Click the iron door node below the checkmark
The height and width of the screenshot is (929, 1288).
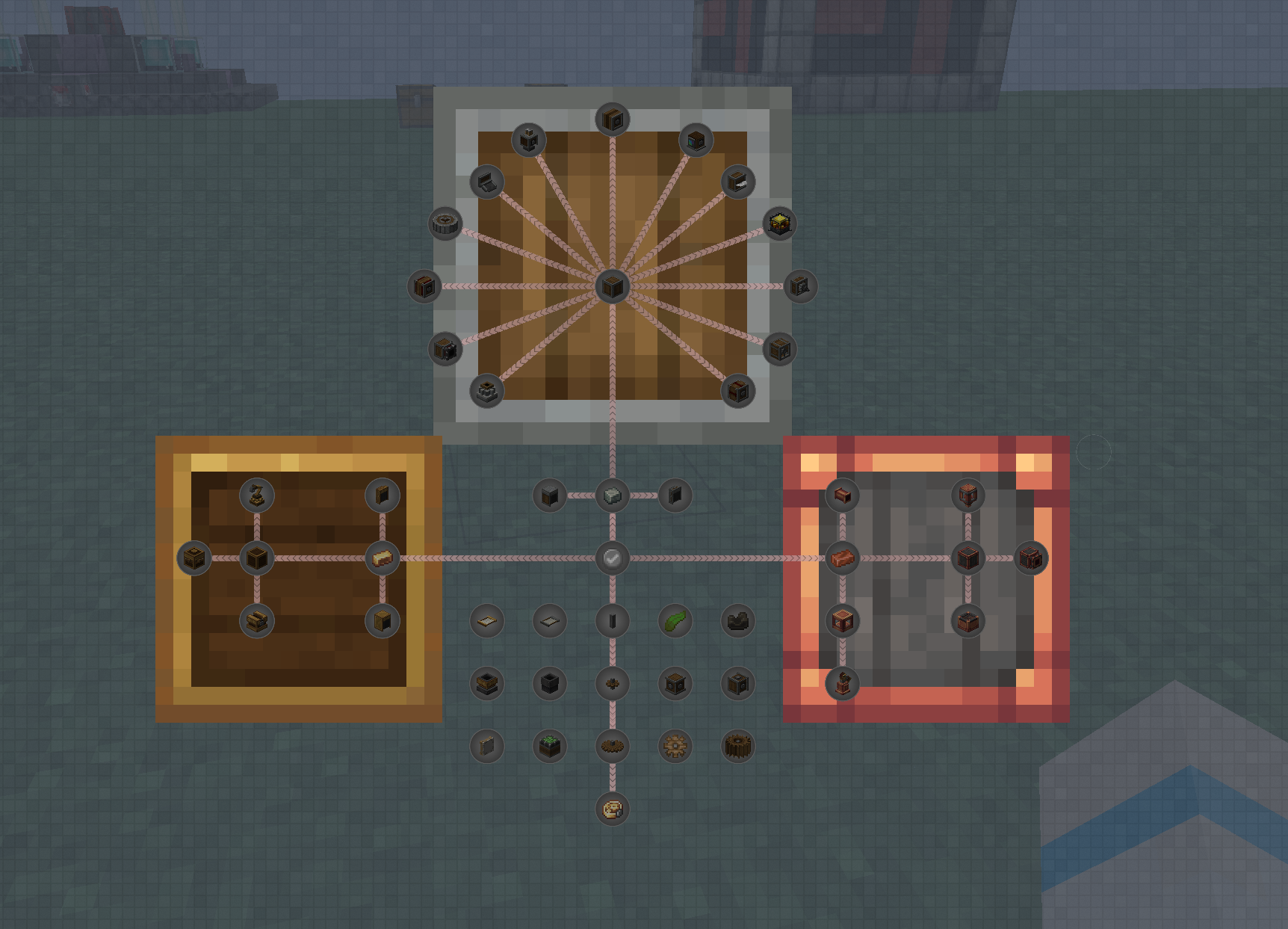coord(612,621)
